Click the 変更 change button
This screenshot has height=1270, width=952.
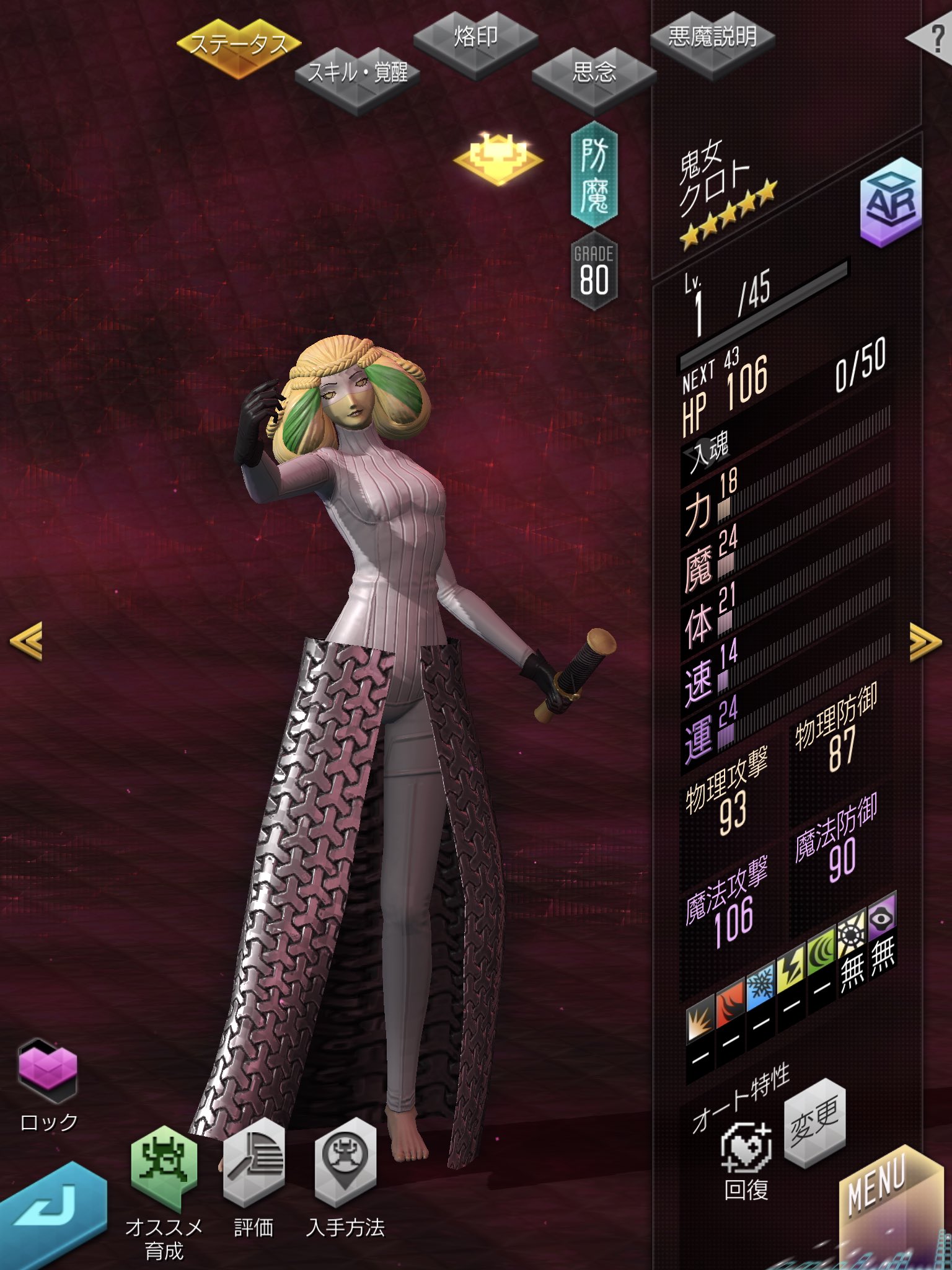(x=814, y=1122)
